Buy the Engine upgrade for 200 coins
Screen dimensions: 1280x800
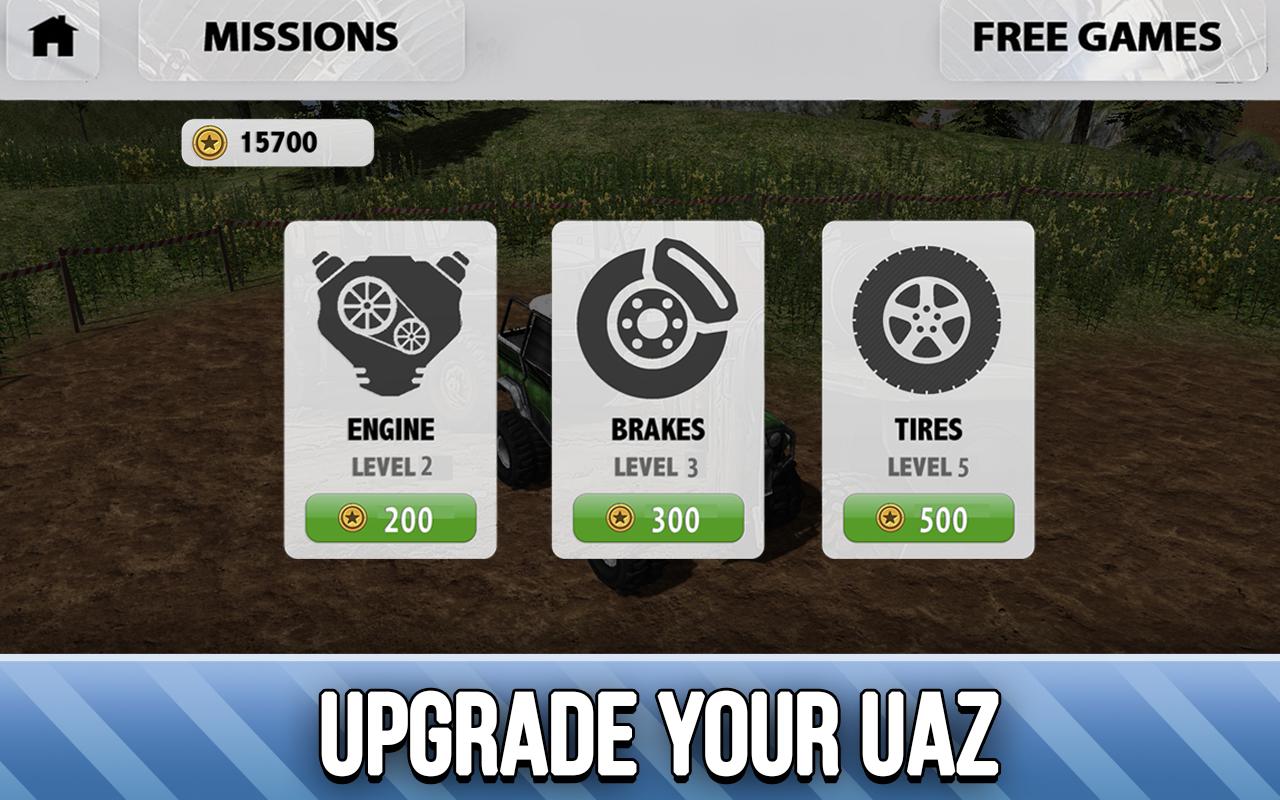pyautogui.click(x=390, y=517)
